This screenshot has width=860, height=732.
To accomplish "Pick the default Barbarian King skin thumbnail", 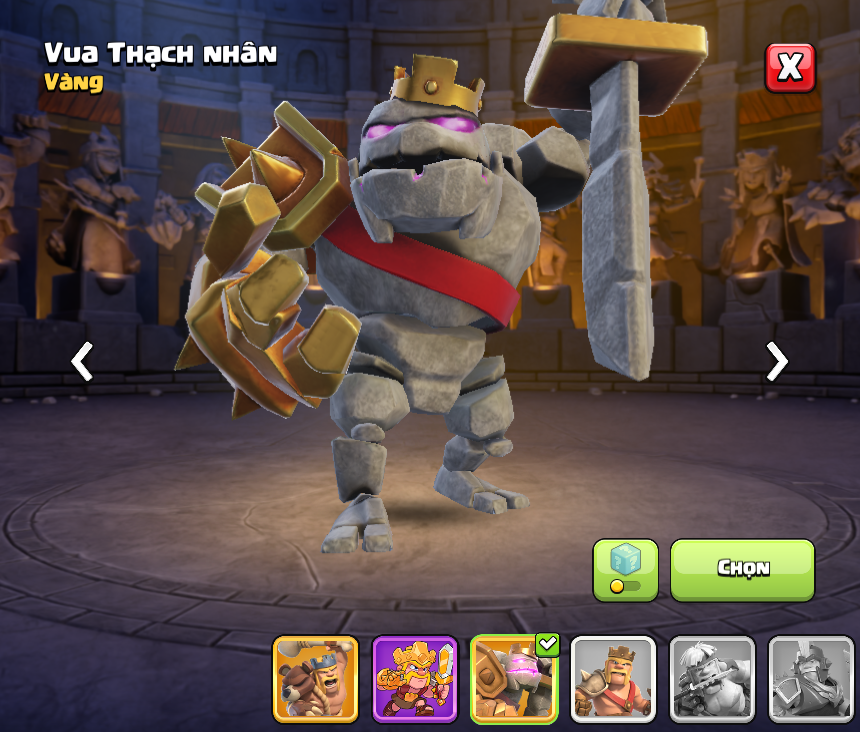I will pos(613,679).
